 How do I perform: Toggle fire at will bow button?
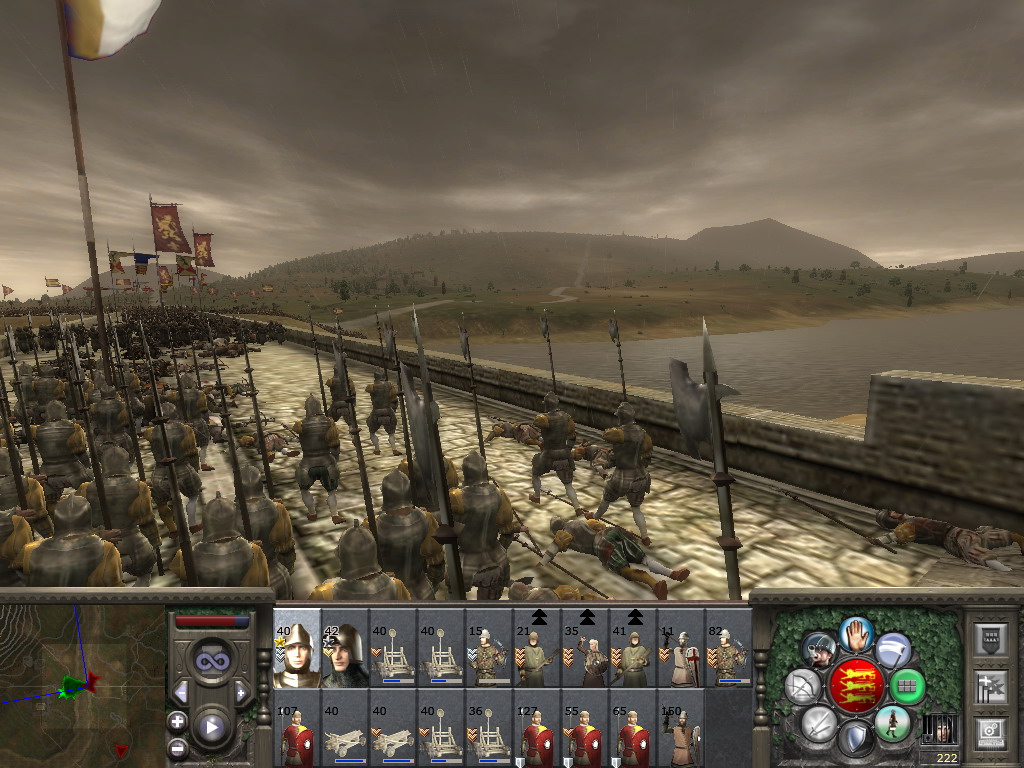(x=803, y=686)
